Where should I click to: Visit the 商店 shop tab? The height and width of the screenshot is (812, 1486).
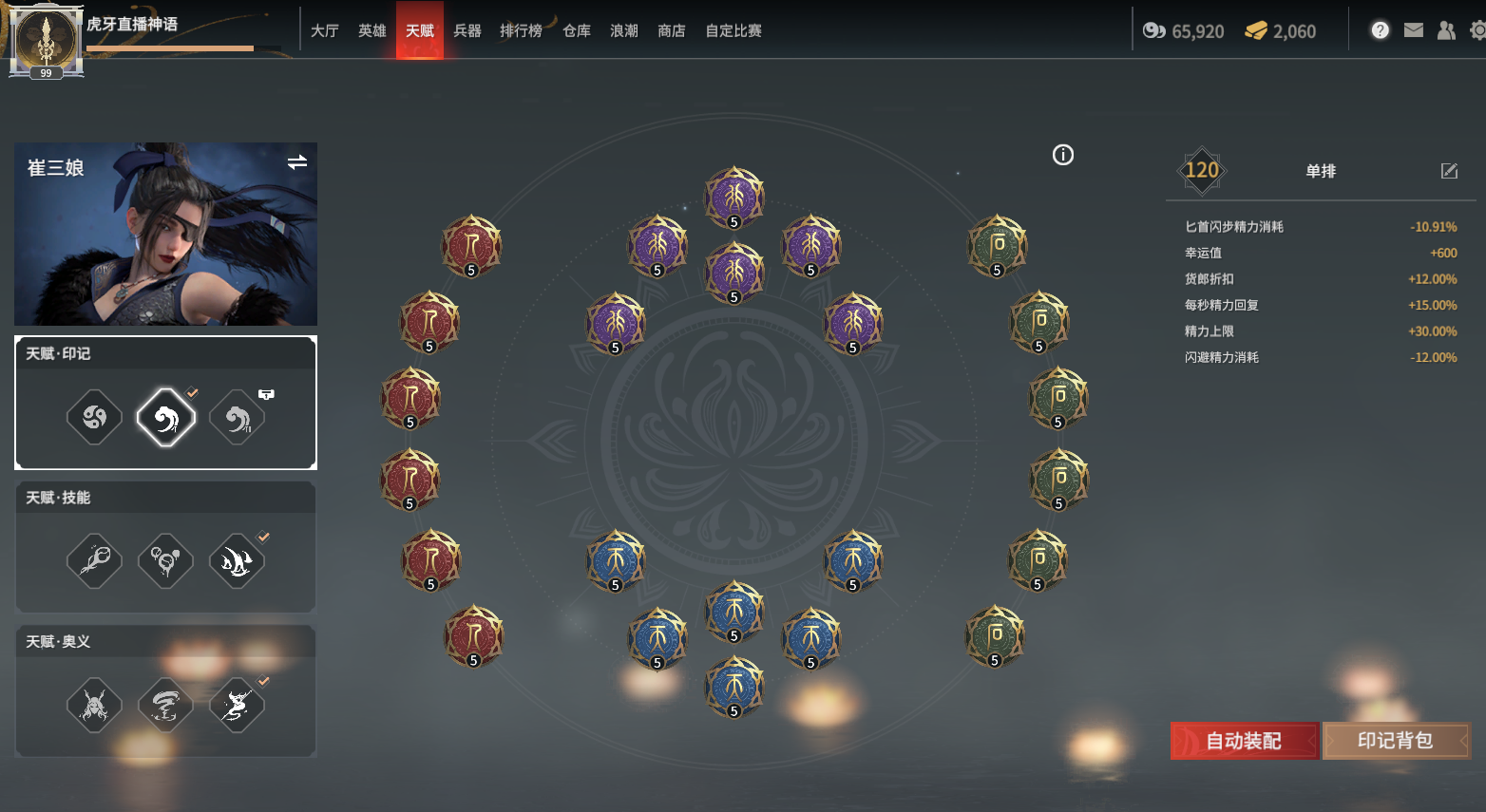click(672, 30)
